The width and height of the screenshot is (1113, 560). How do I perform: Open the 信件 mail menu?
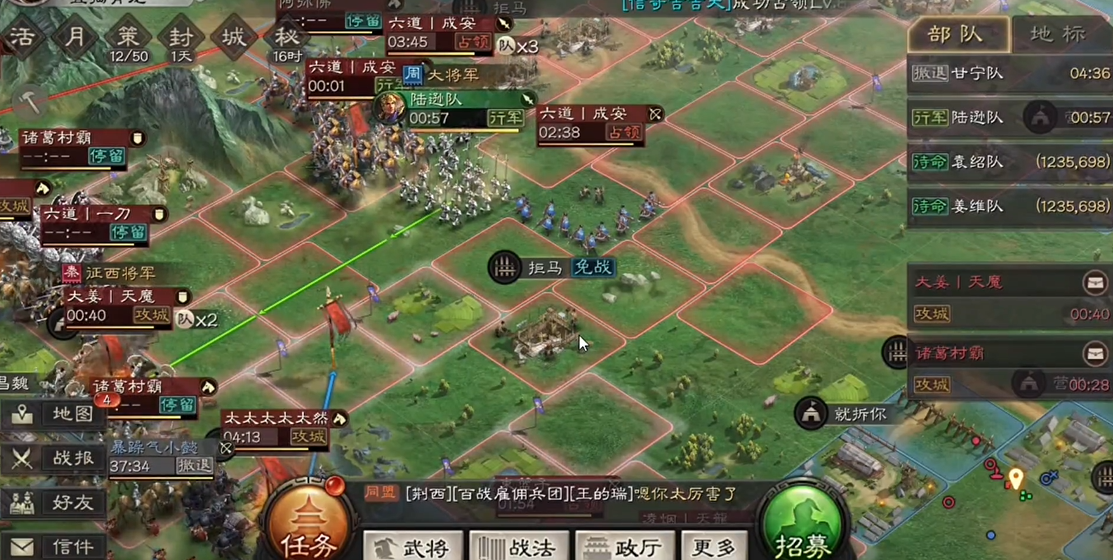[54, 546]
